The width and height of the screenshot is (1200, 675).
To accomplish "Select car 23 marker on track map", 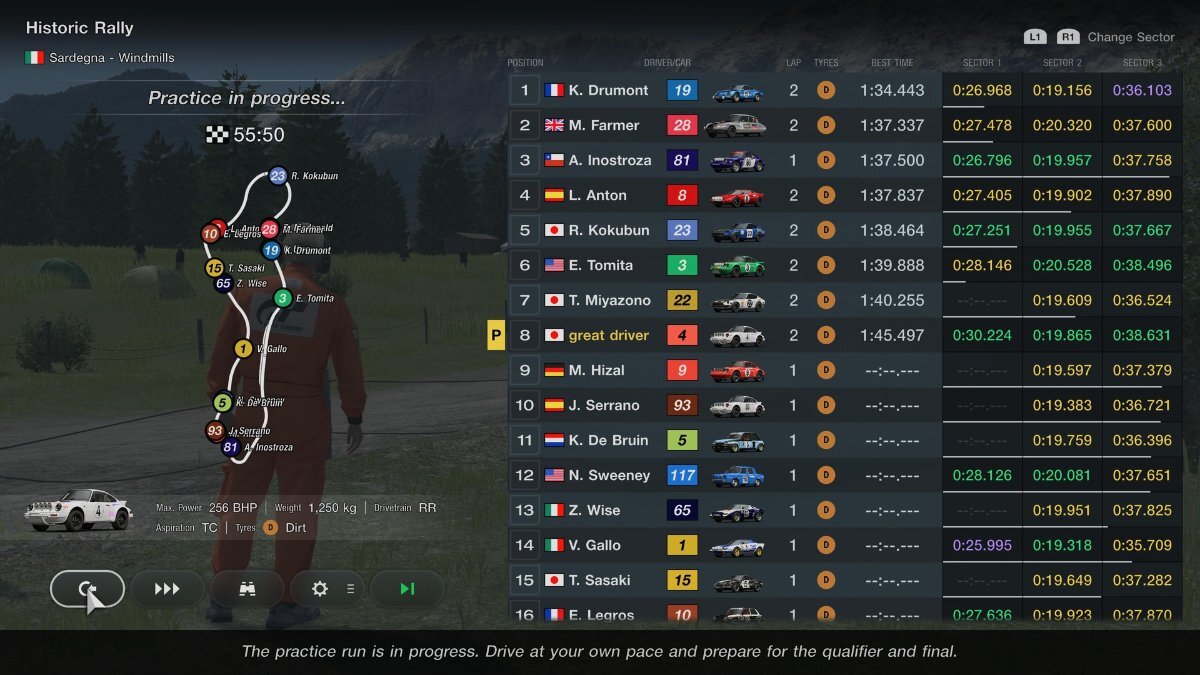I will pos(278,176).
